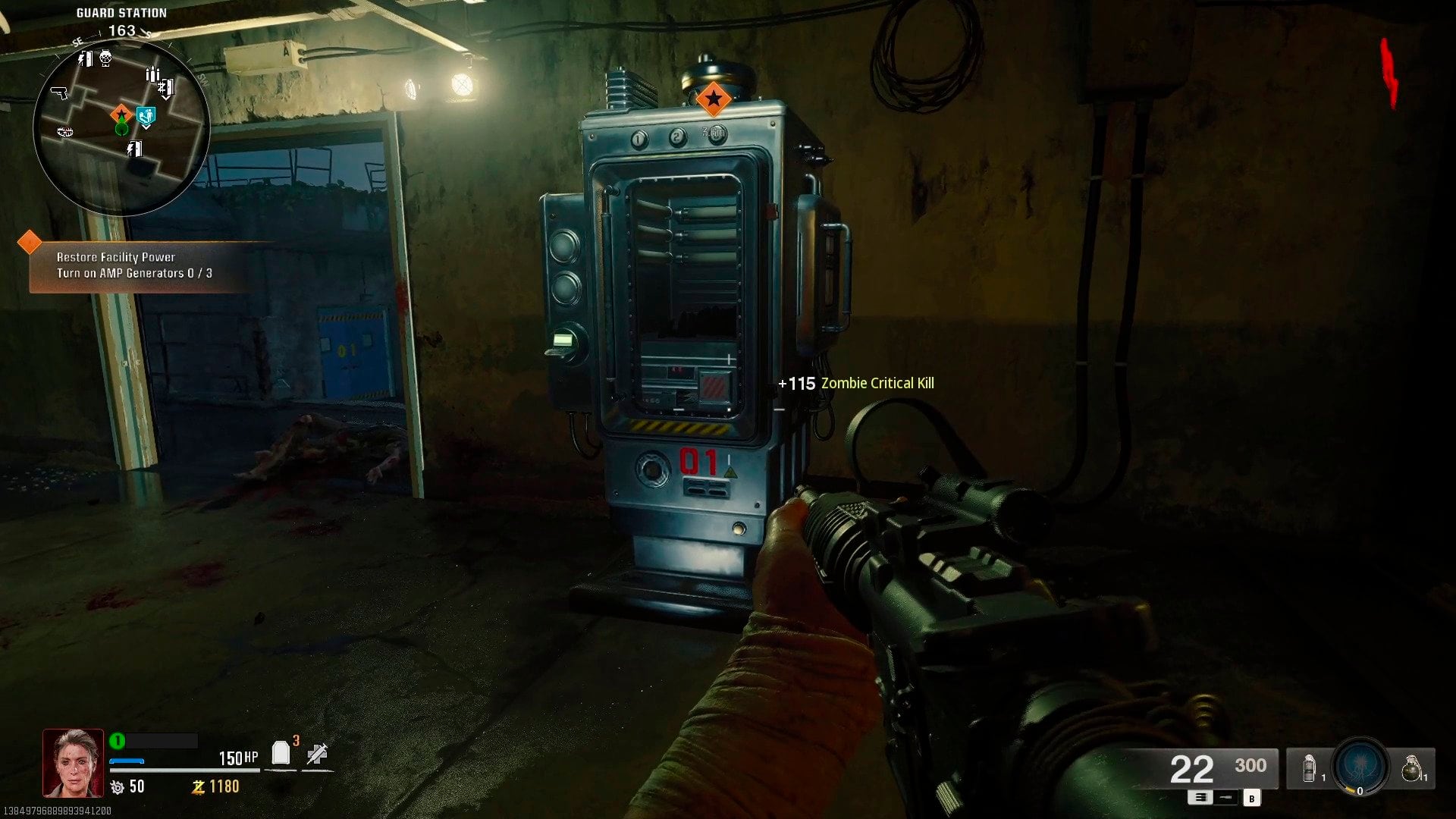Click the ammo cache bullets marker on minimap
This screenshot has height=819, width=1456.
pos(152,74)
